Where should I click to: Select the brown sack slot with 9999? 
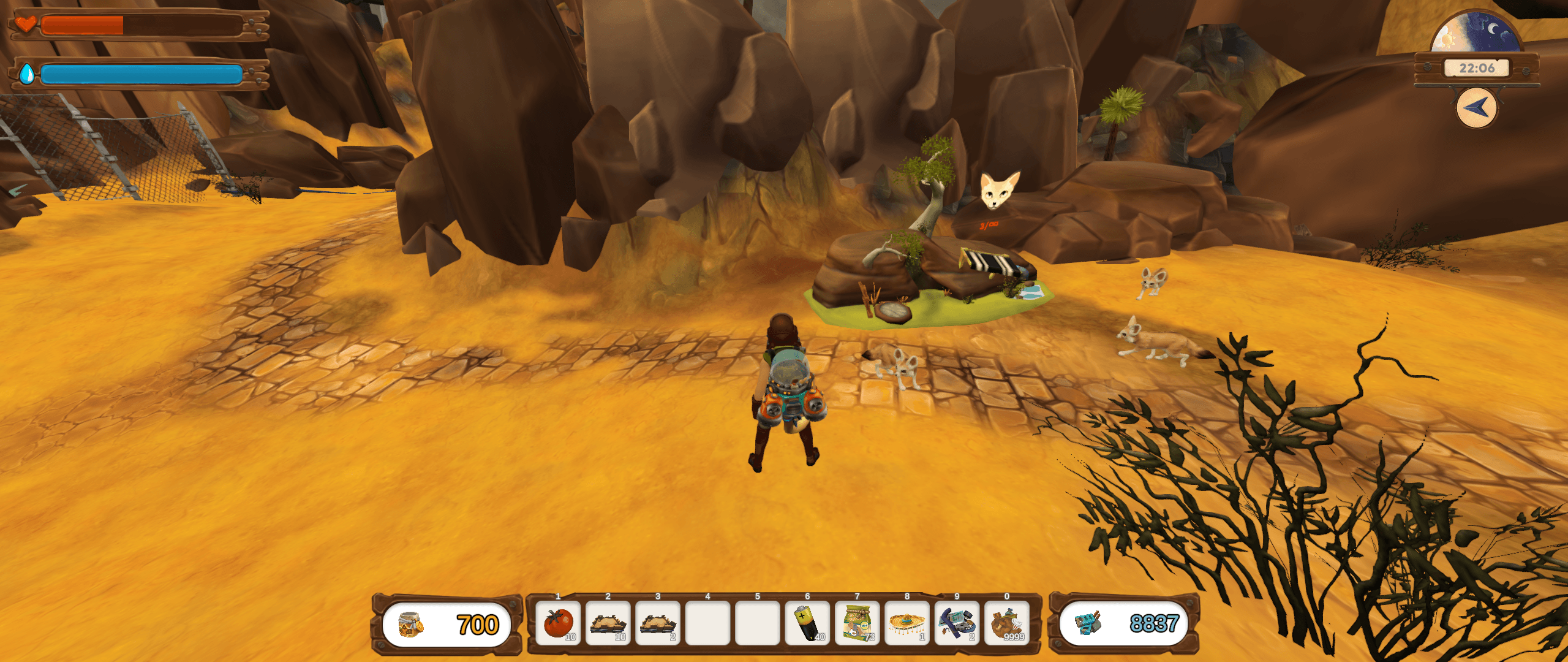point(1007,623)
